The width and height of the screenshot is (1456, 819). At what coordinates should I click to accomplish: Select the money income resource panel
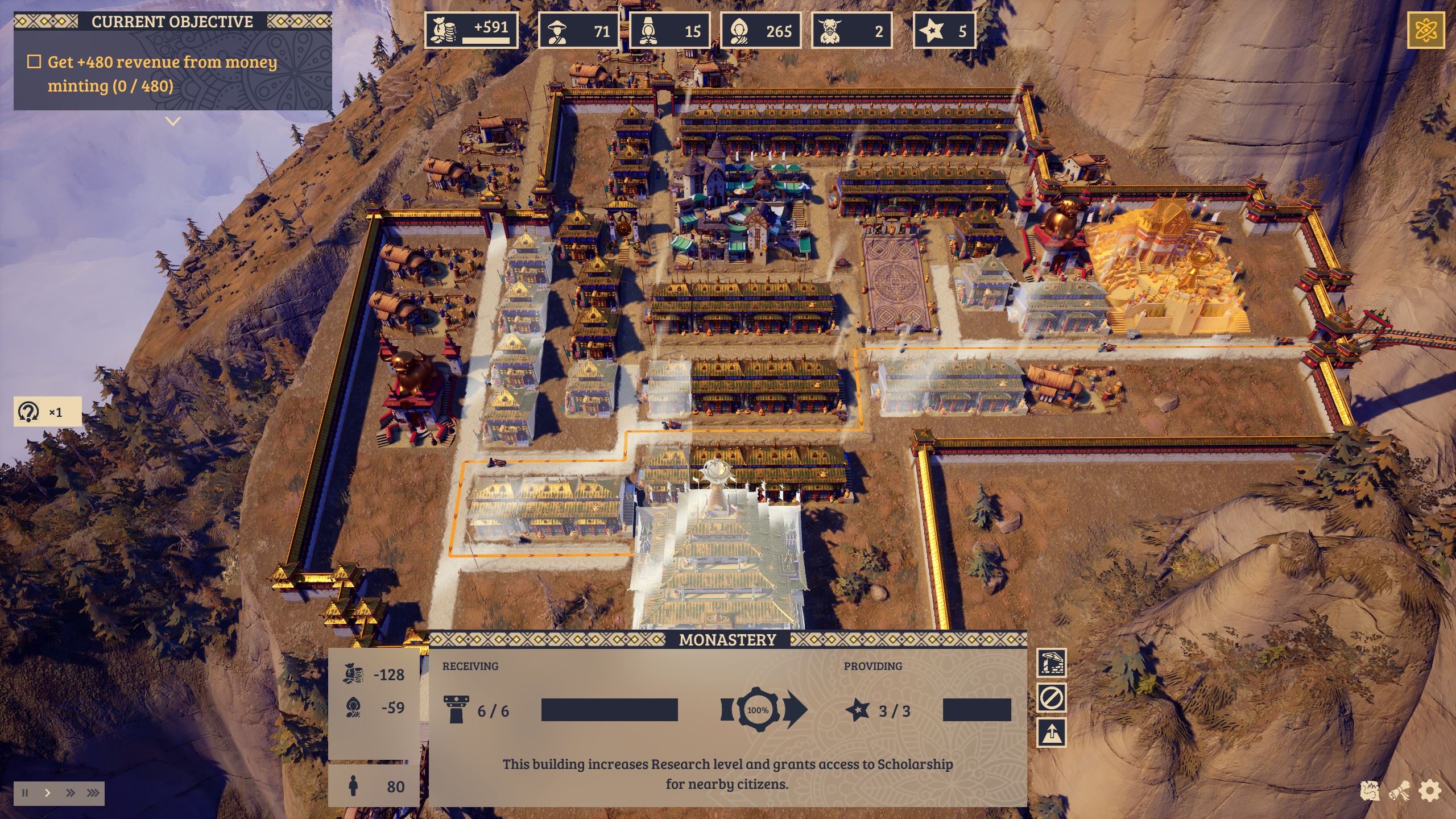tap(471, 30)
